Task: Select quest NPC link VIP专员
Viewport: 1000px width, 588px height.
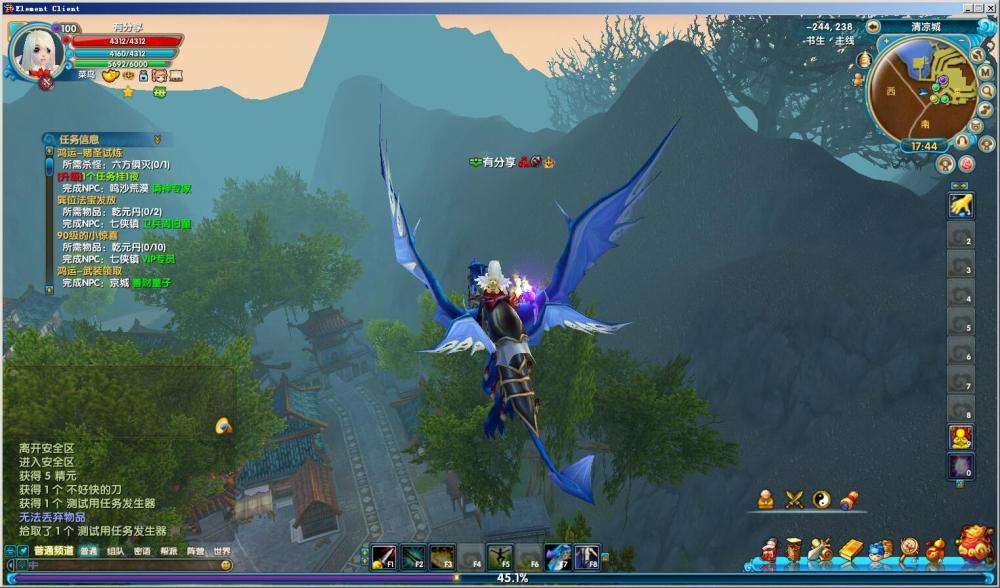Action: (158, 259)
